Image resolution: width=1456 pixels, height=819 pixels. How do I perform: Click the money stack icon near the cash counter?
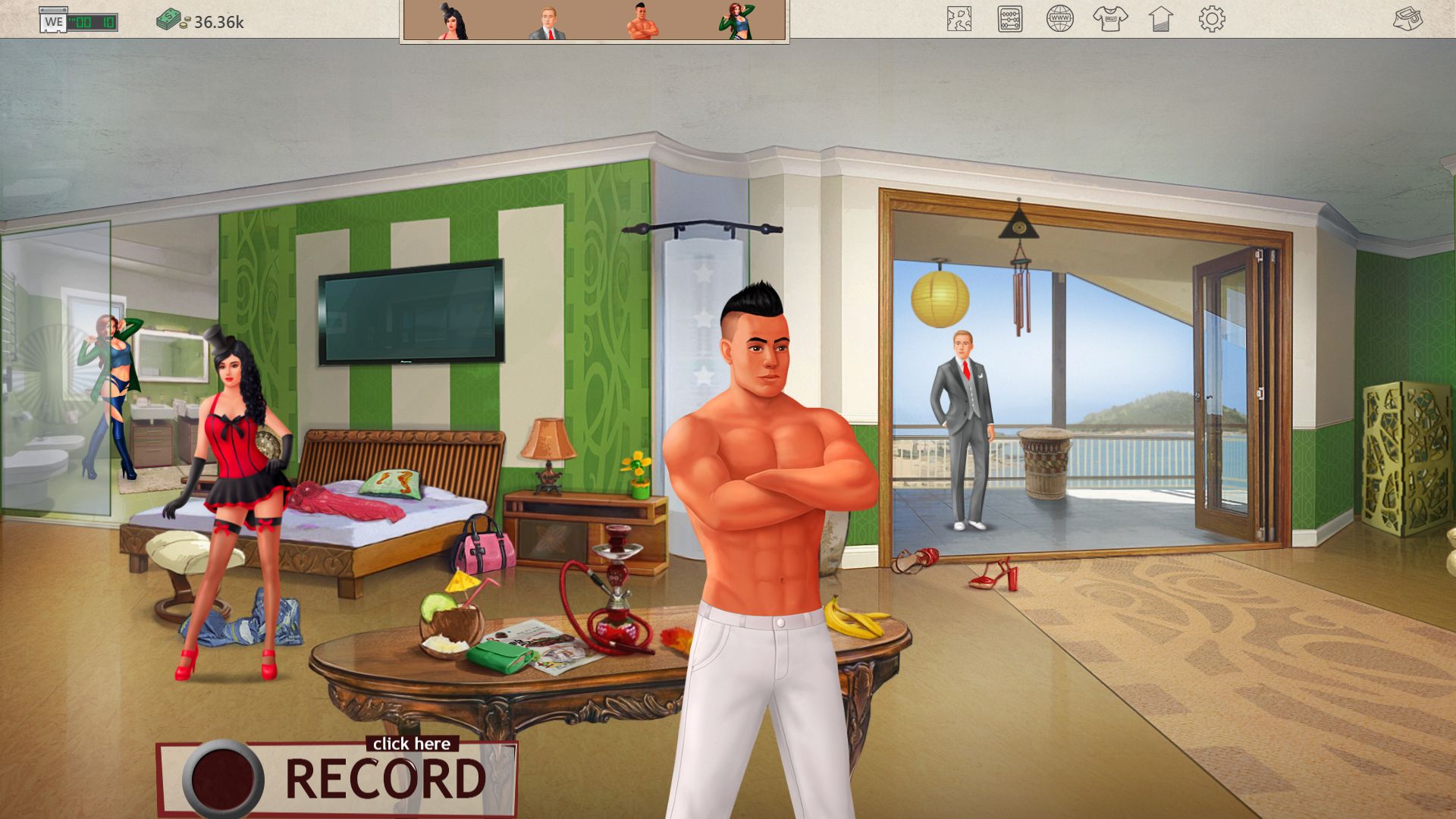click(168, 20)
